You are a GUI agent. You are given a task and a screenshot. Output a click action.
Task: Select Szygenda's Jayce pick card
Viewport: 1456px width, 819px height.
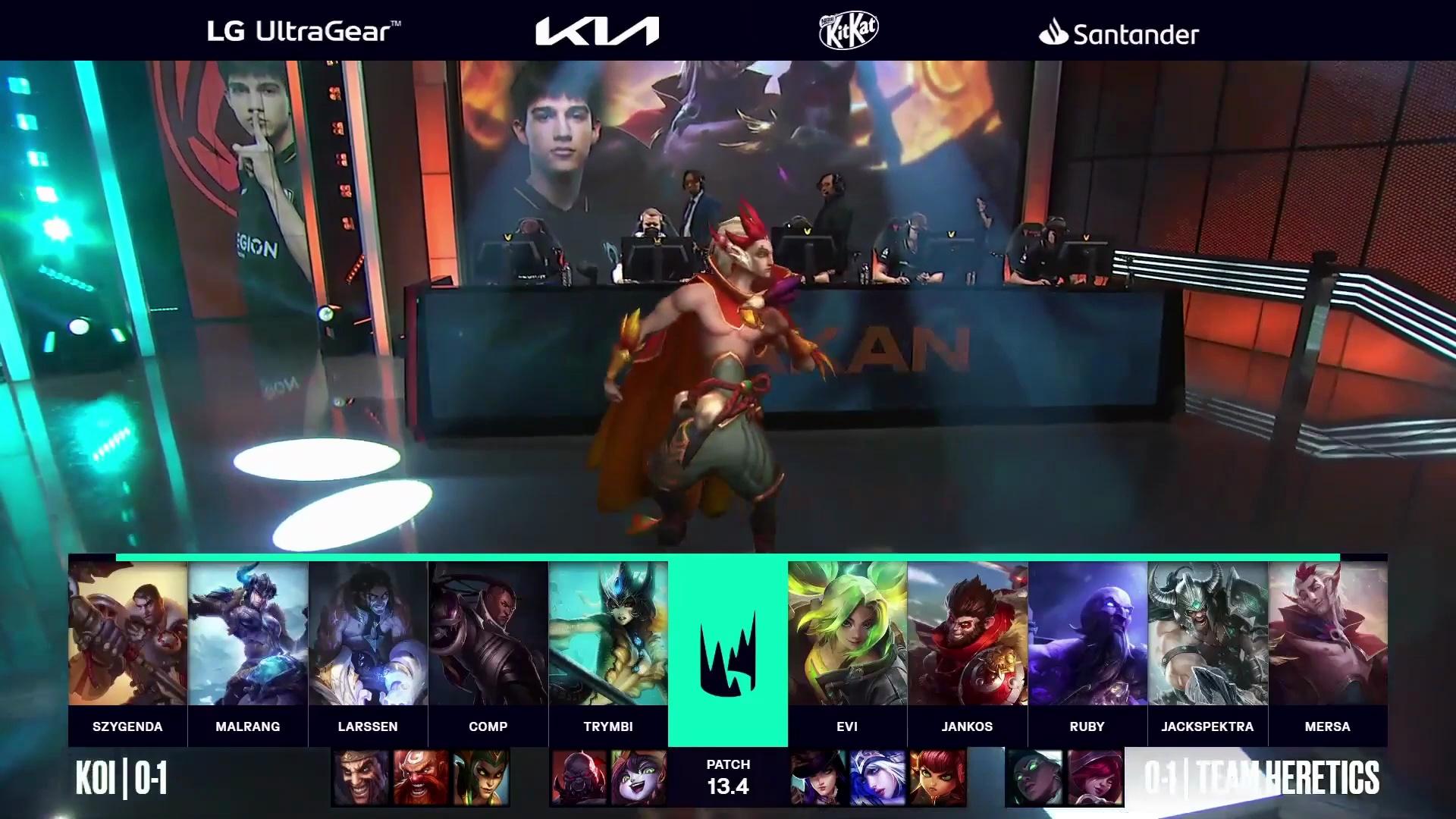127,634
